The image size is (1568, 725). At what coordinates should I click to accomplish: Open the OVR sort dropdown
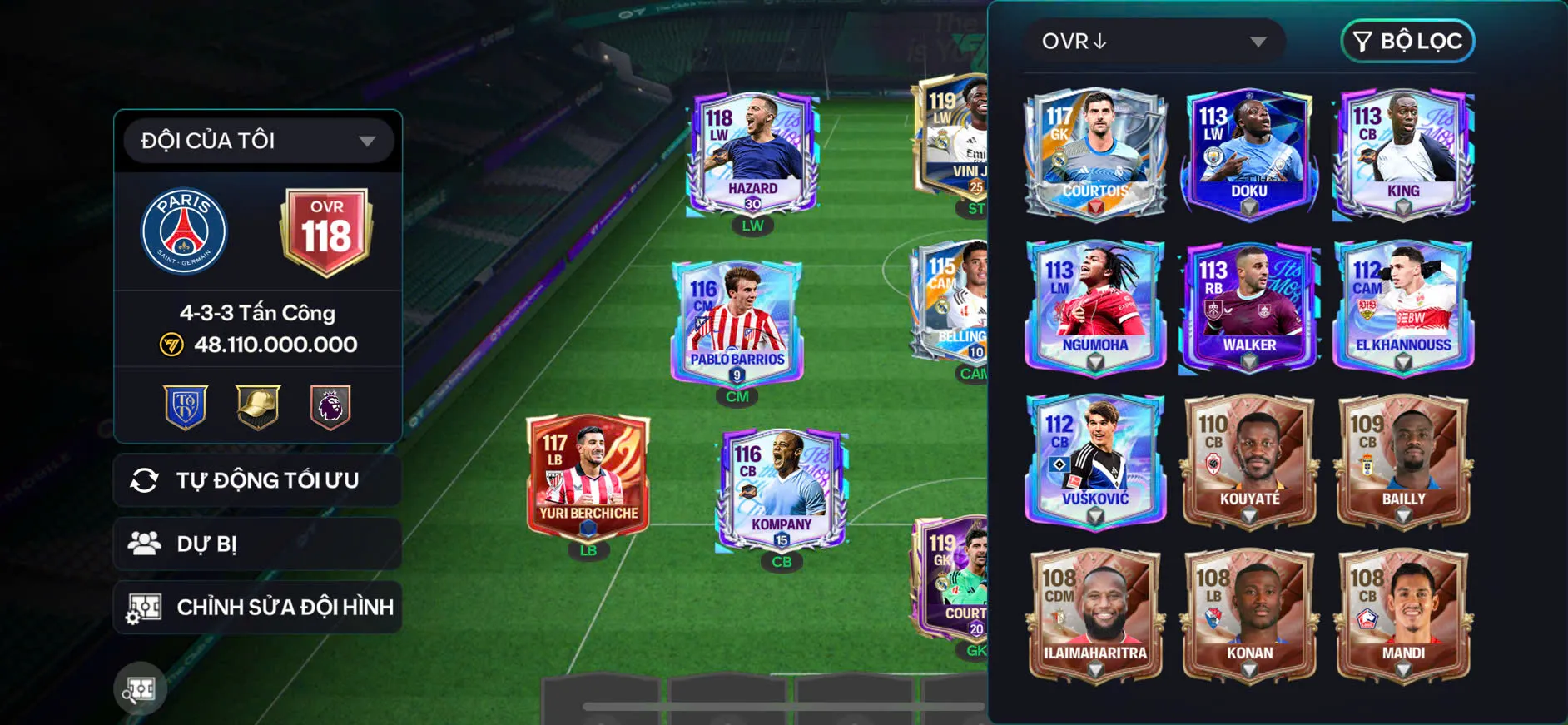1154,42
